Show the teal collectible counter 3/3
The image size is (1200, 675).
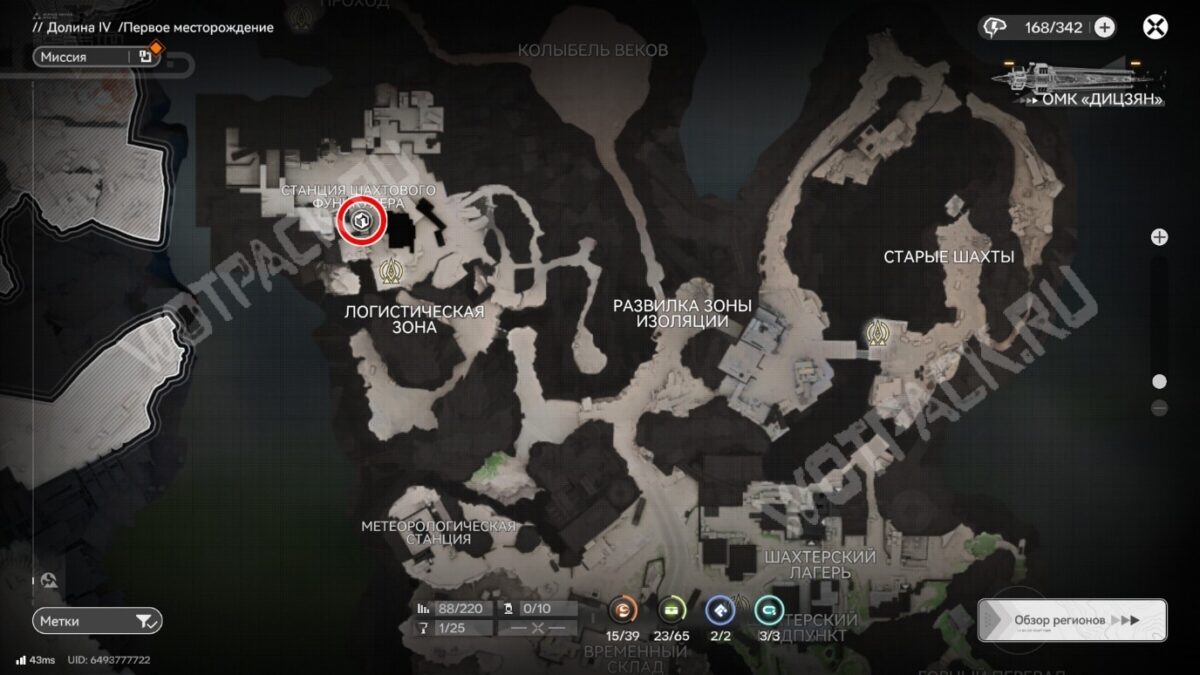click(768, 610)
